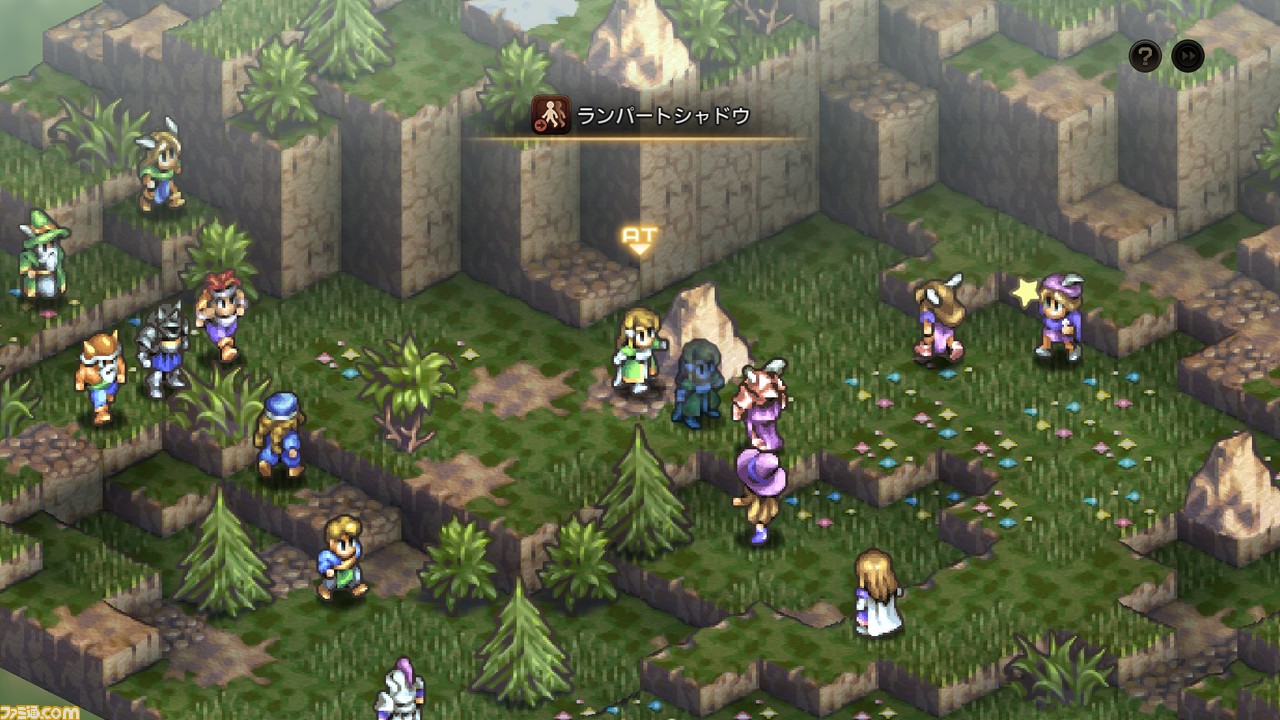Click the winged-helm archer at top left

click(x=163, y=165)
